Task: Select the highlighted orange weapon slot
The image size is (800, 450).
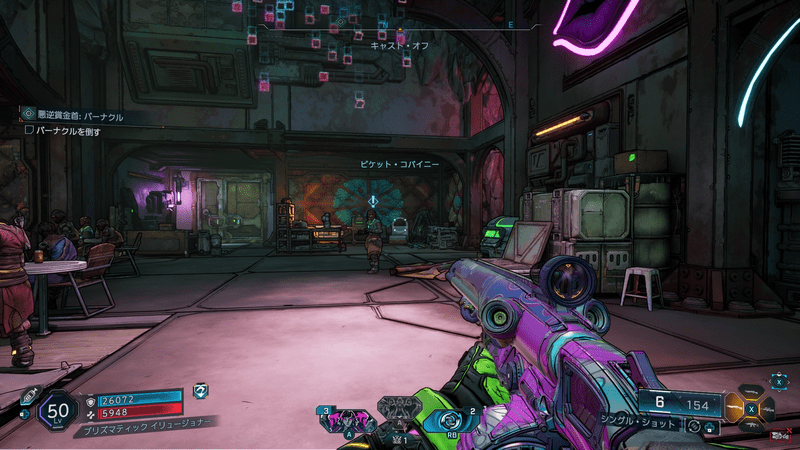Action: click(x=735, y=408)
